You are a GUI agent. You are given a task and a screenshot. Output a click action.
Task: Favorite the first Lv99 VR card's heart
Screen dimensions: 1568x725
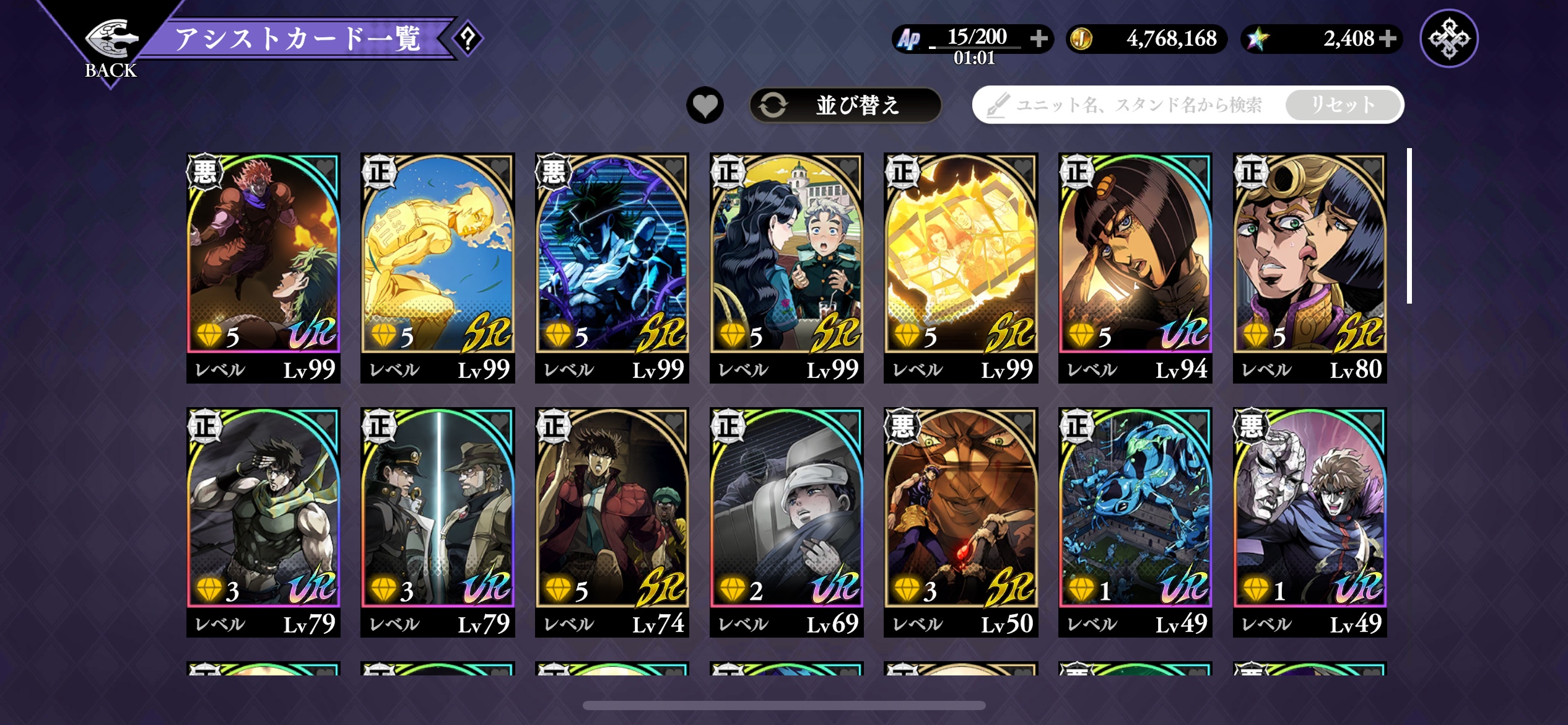pyautogui.click(x=326, y=167)
